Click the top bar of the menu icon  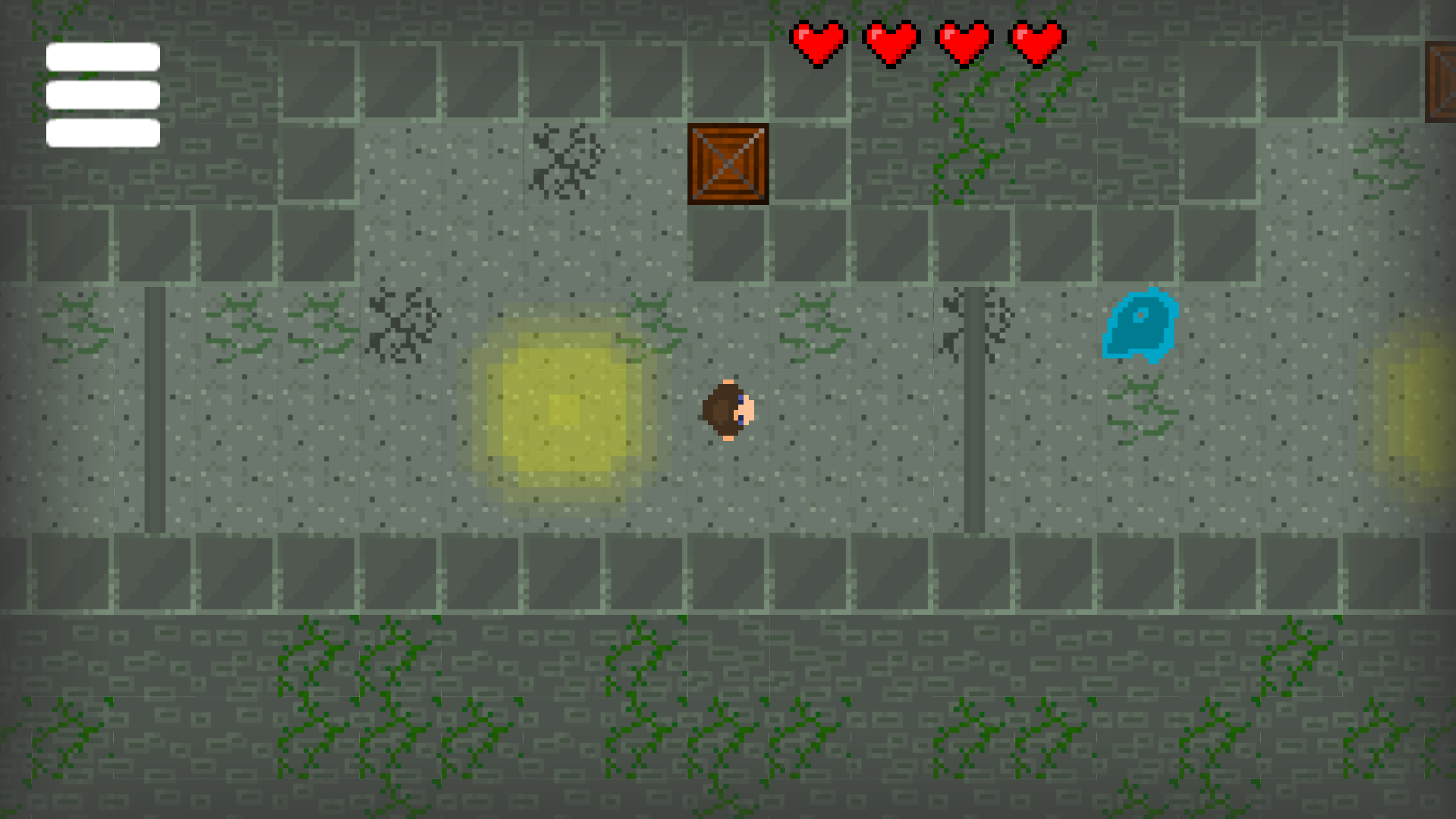[x=102, y=55]
